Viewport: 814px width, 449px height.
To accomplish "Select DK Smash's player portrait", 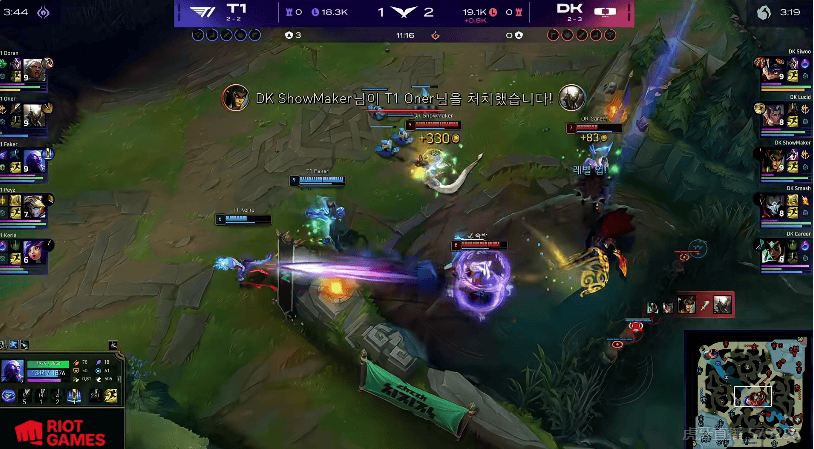I will (x=772, y=206).
